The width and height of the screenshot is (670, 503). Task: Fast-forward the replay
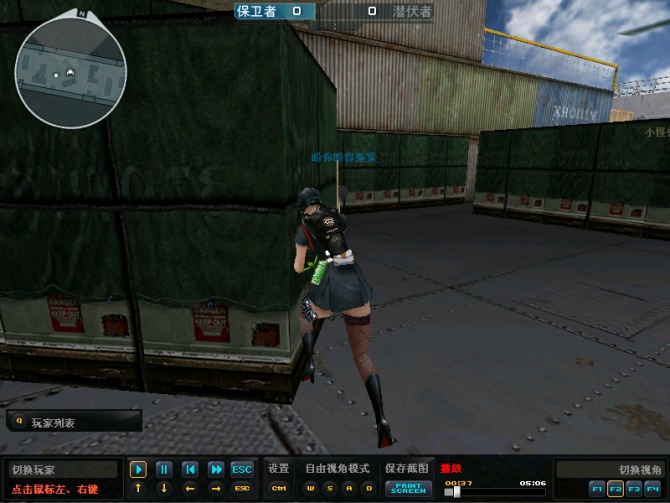click(x=216, y=469)
